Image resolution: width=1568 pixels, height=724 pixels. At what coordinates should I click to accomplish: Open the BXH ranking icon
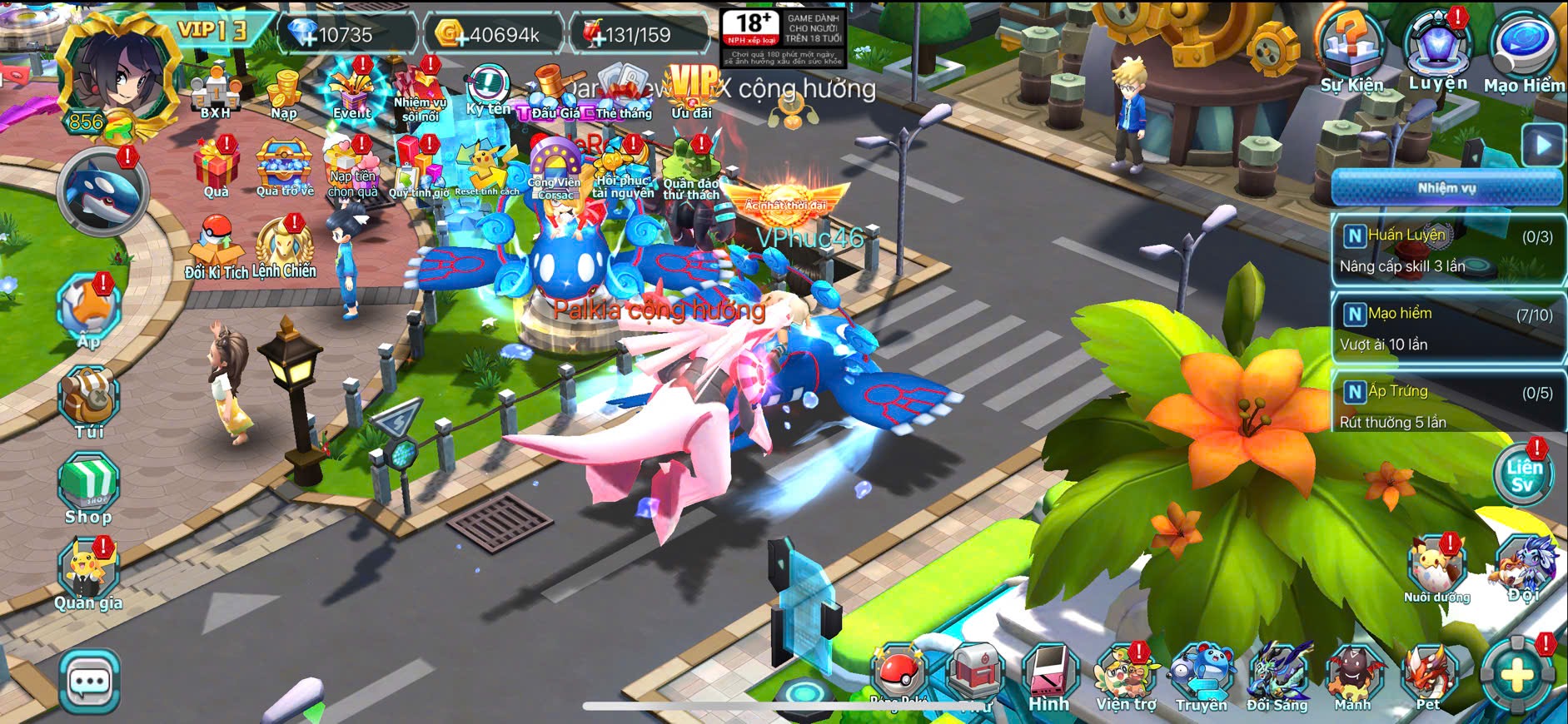pos(216,93)
